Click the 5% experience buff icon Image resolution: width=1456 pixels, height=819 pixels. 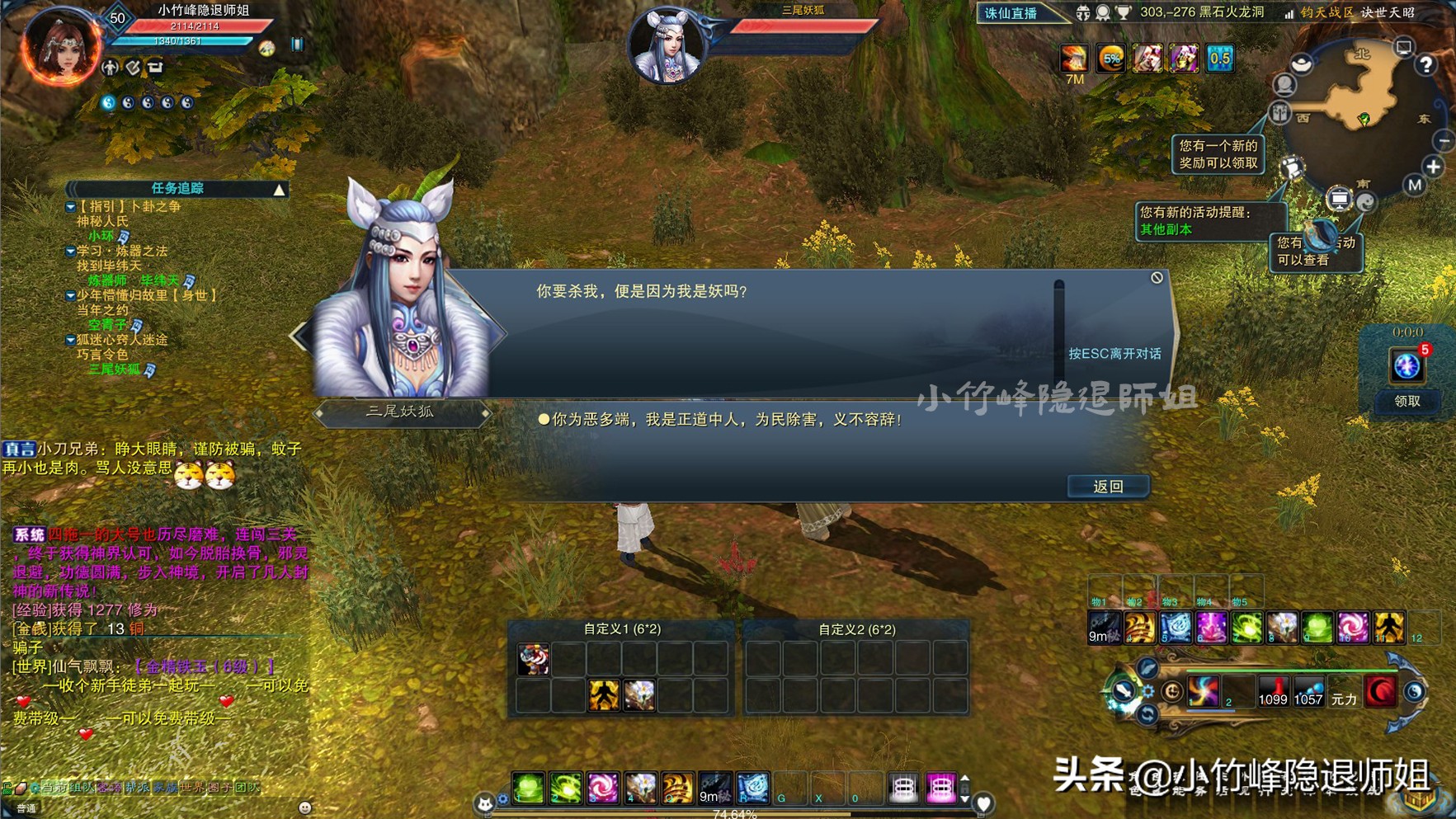(x=1113, y=59)
